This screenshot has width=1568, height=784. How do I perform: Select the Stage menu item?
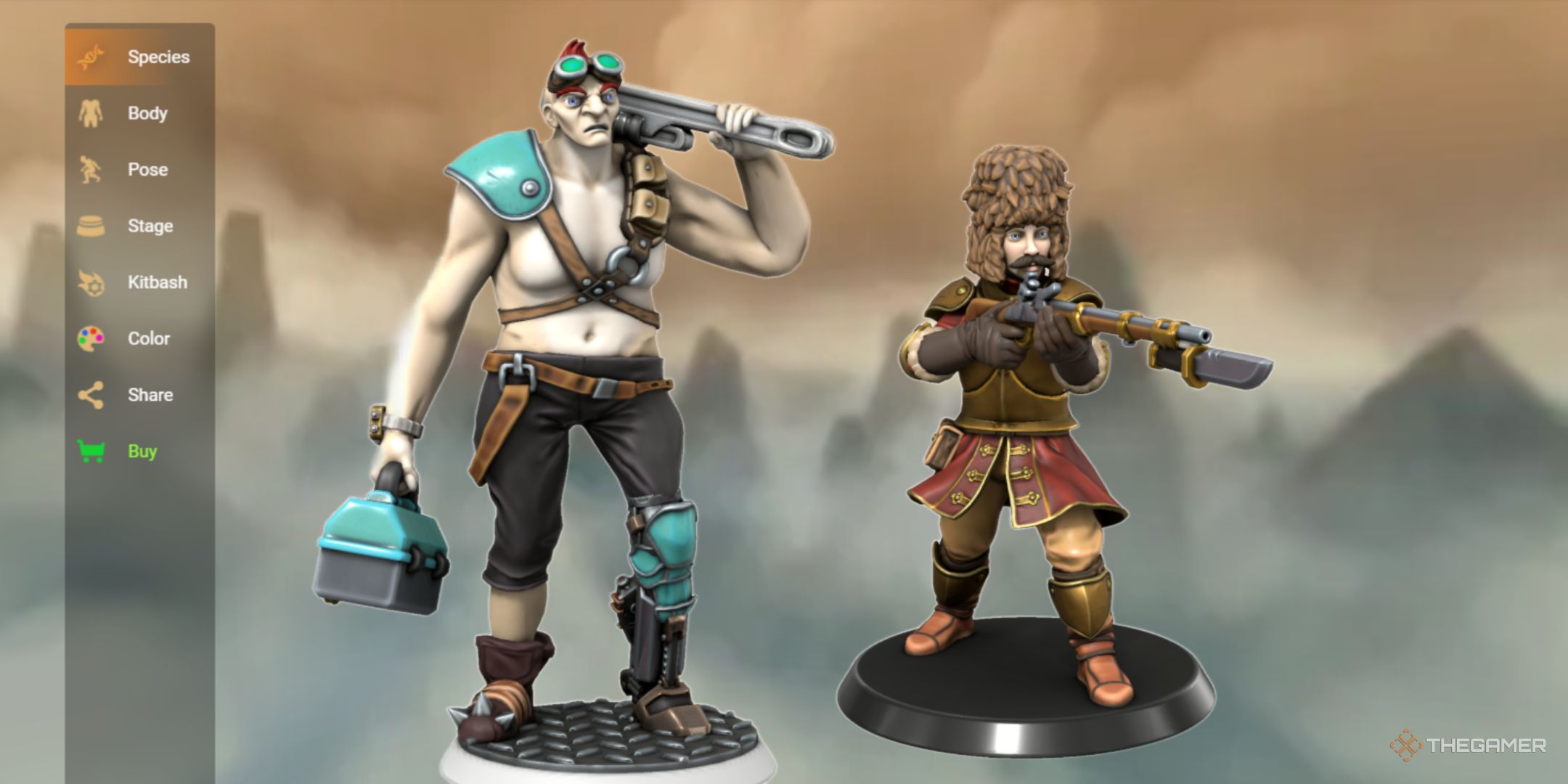coord(150,225)
